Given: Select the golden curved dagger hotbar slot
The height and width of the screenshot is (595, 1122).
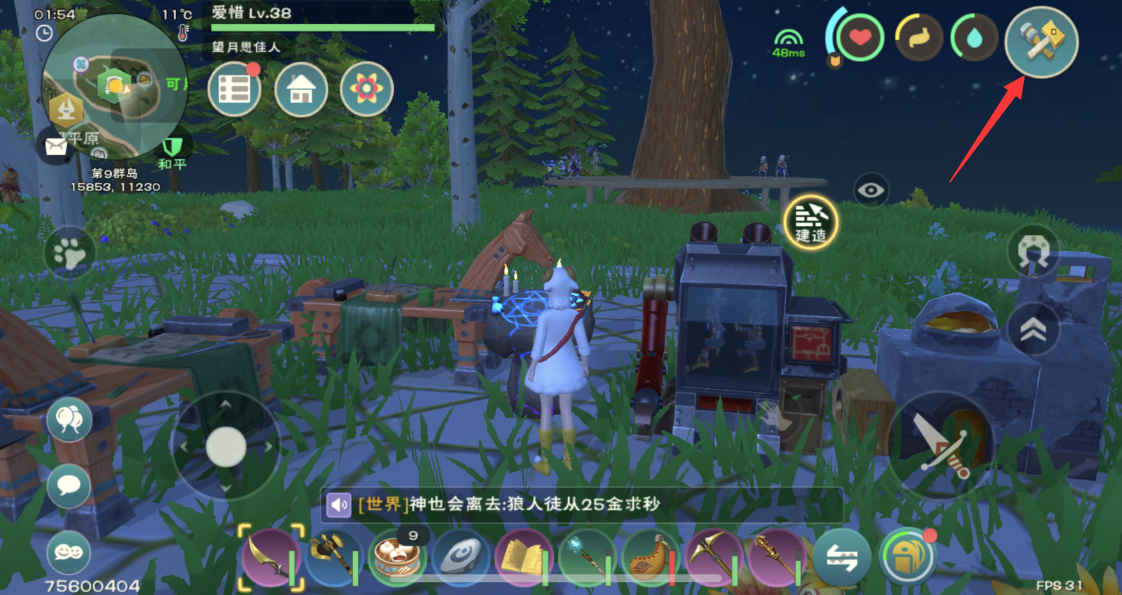Looking at the screenshot, I should [x=270, y=556].
